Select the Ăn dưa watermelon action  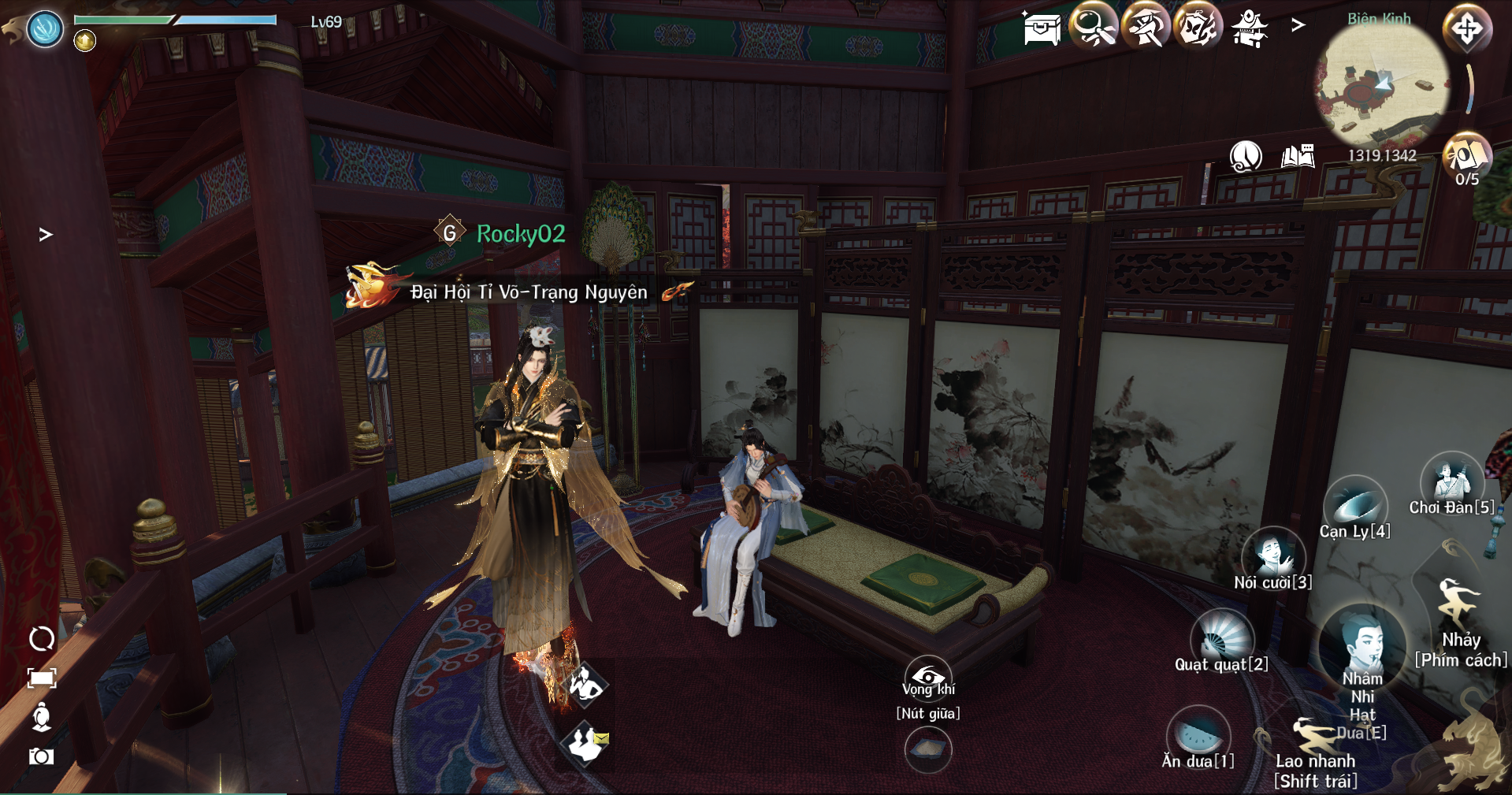1198,734
